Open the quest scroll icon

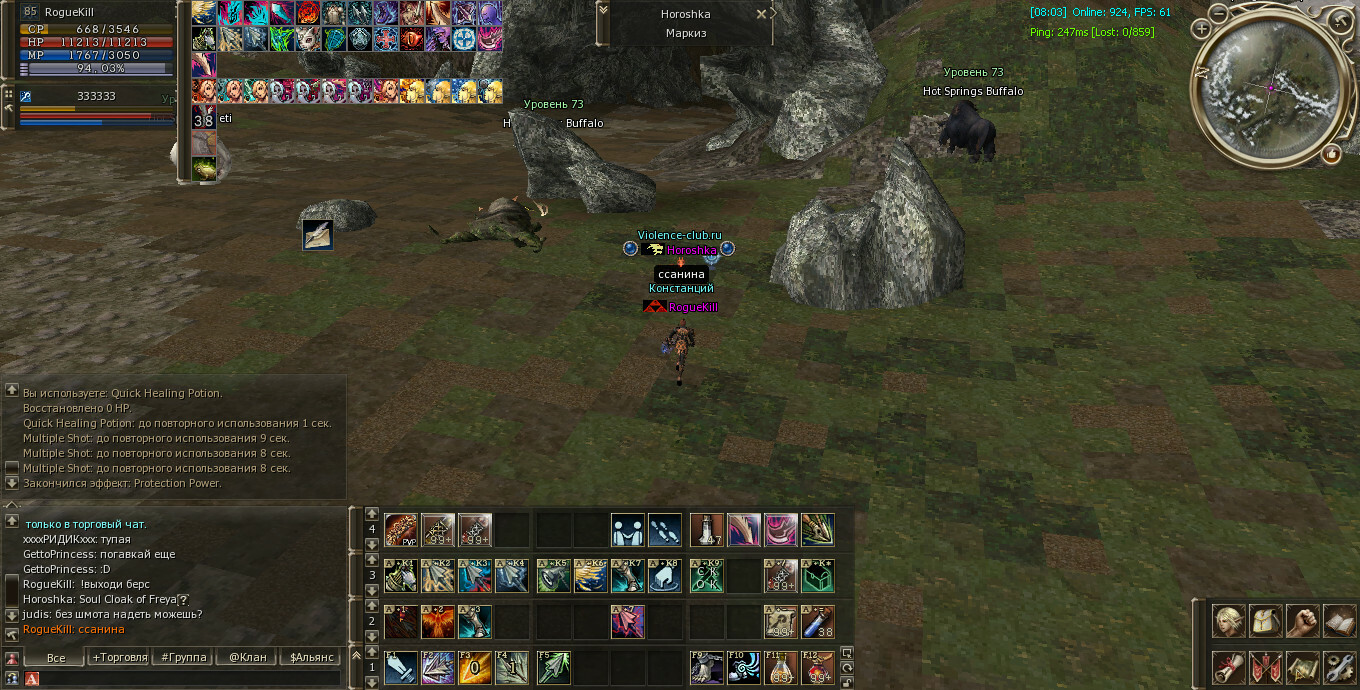[x=1229, y=666]
